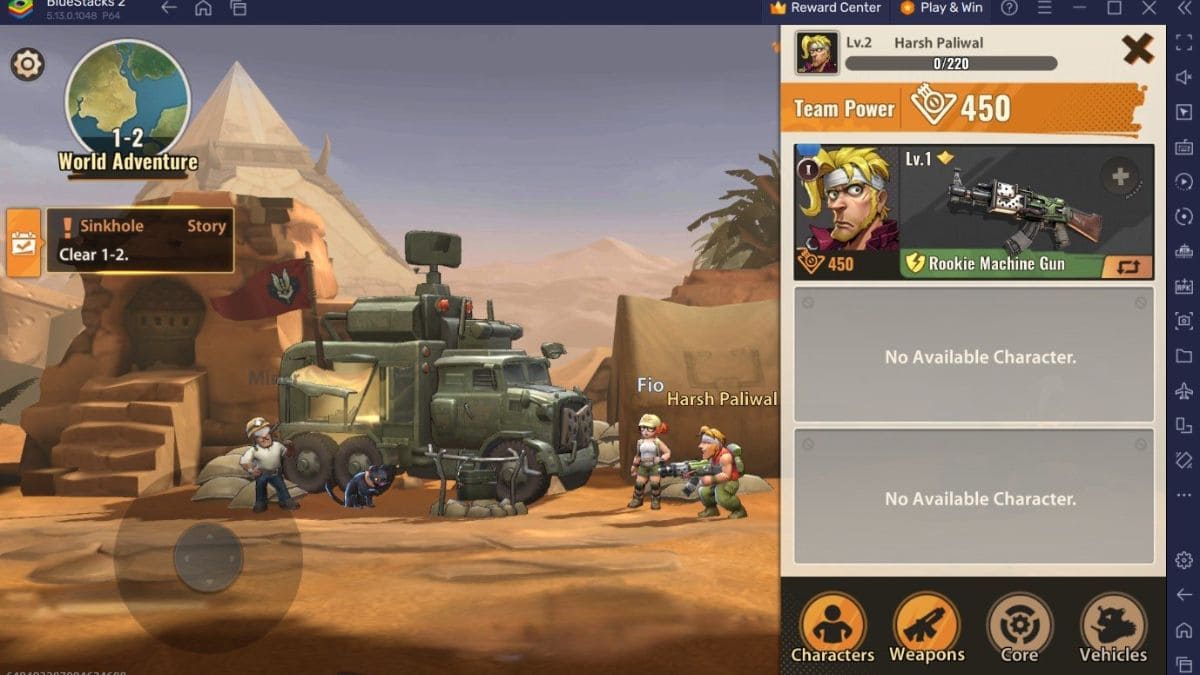1200x675 pixels.
Task: Click the plus slot on weapon card
Action: [x=1120, y=177]
